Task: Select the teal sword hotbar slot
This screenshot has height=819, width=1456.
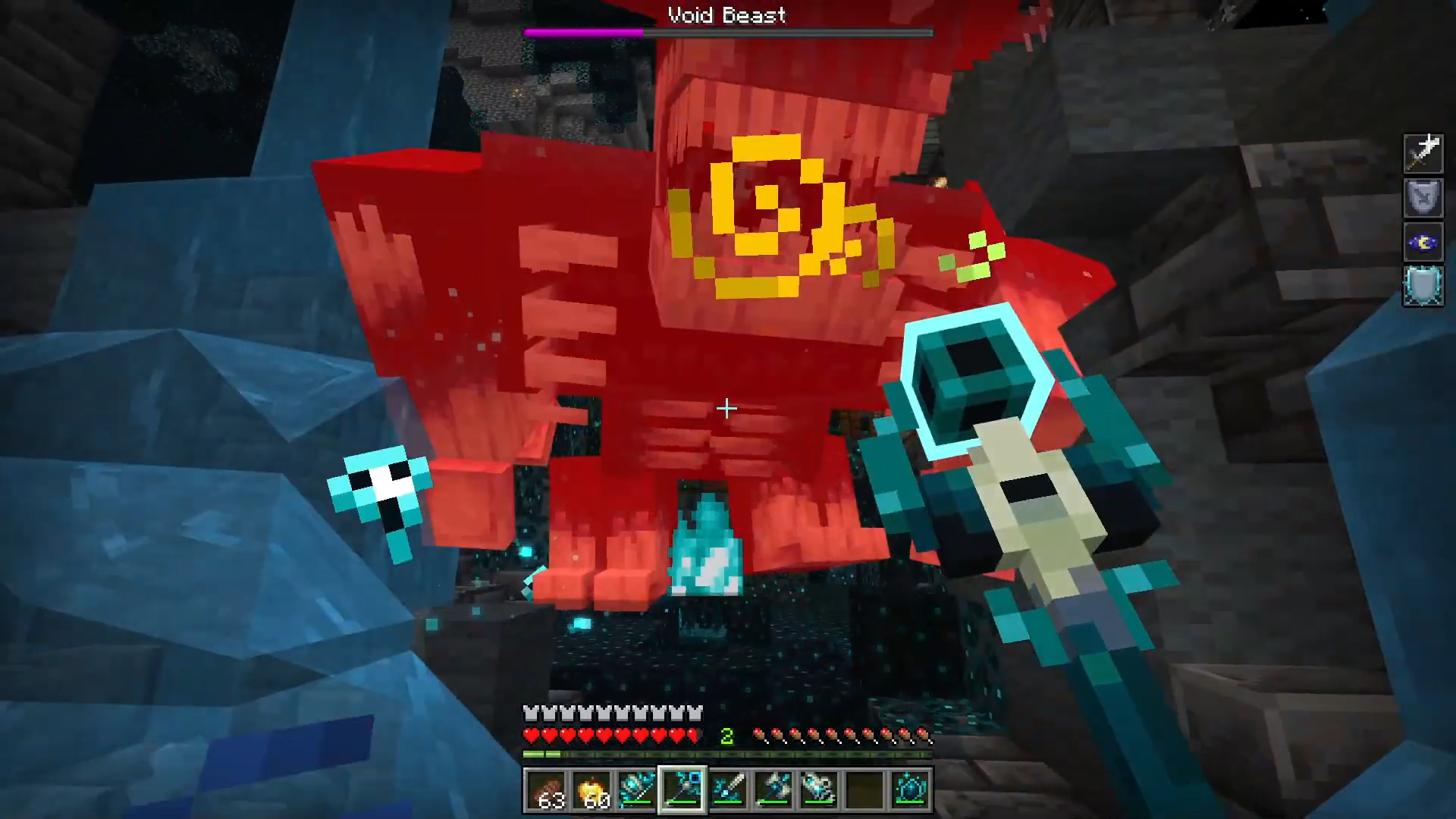Action: point(728,790)
